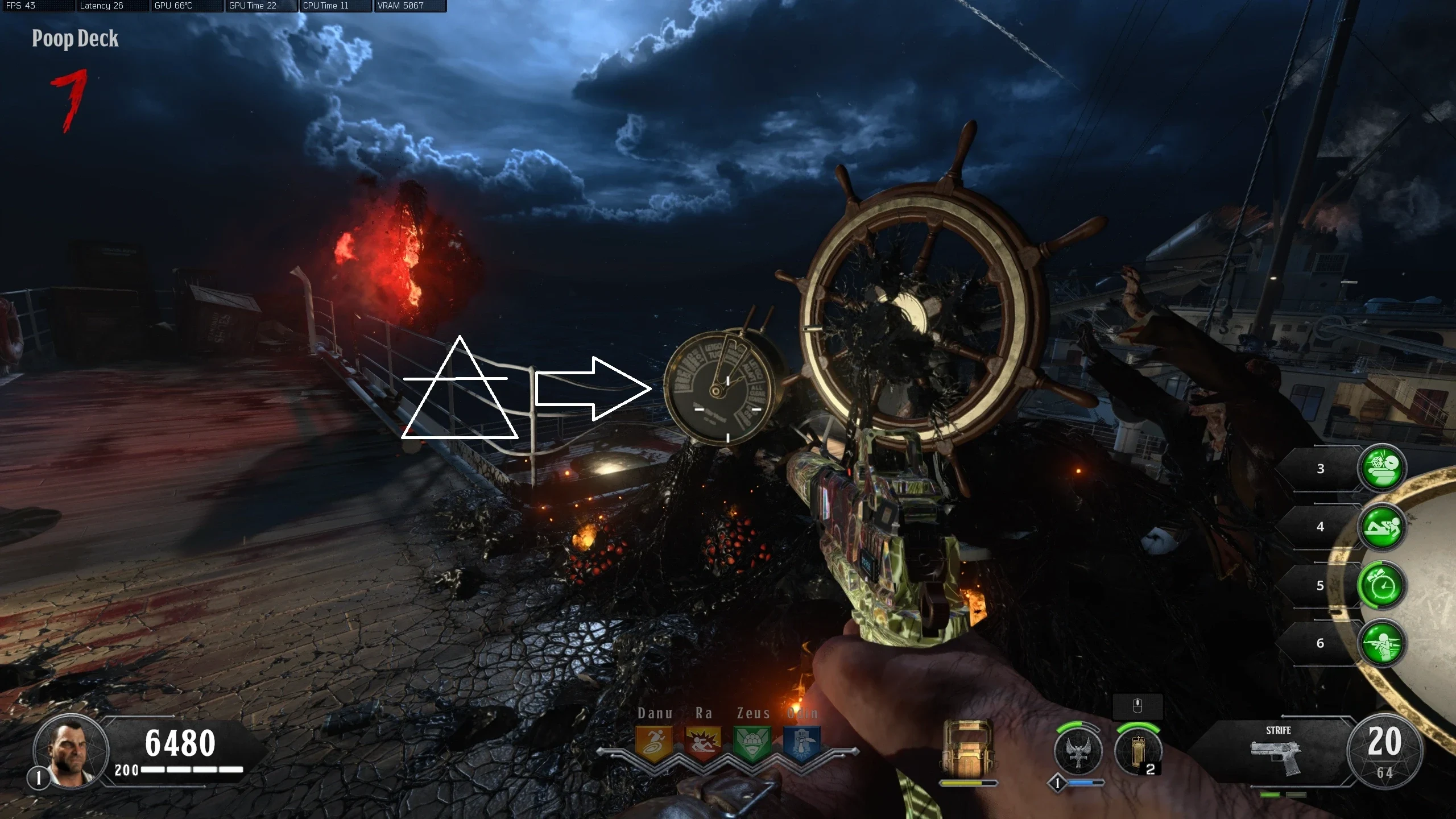This screenshot has height=819, width=1456.
Task: Click the player character portrait
Action: (71, 751)
